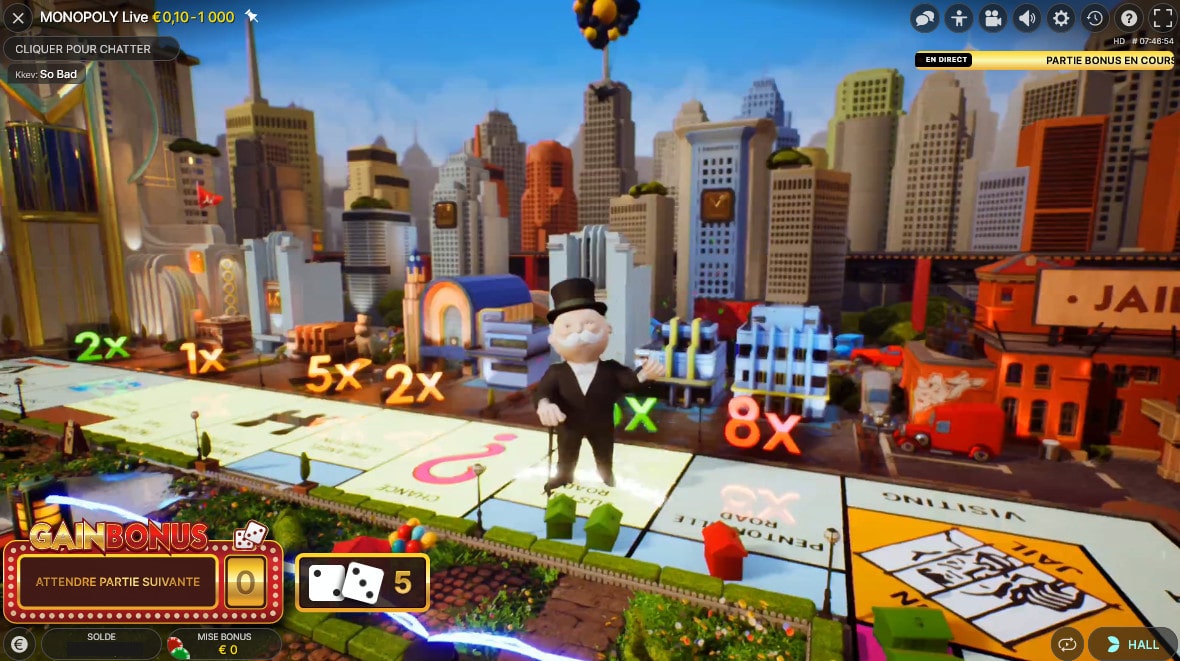The image size is (1180, 661).
Task: Open the euro cashier button
Action: [x=18, y=645]
